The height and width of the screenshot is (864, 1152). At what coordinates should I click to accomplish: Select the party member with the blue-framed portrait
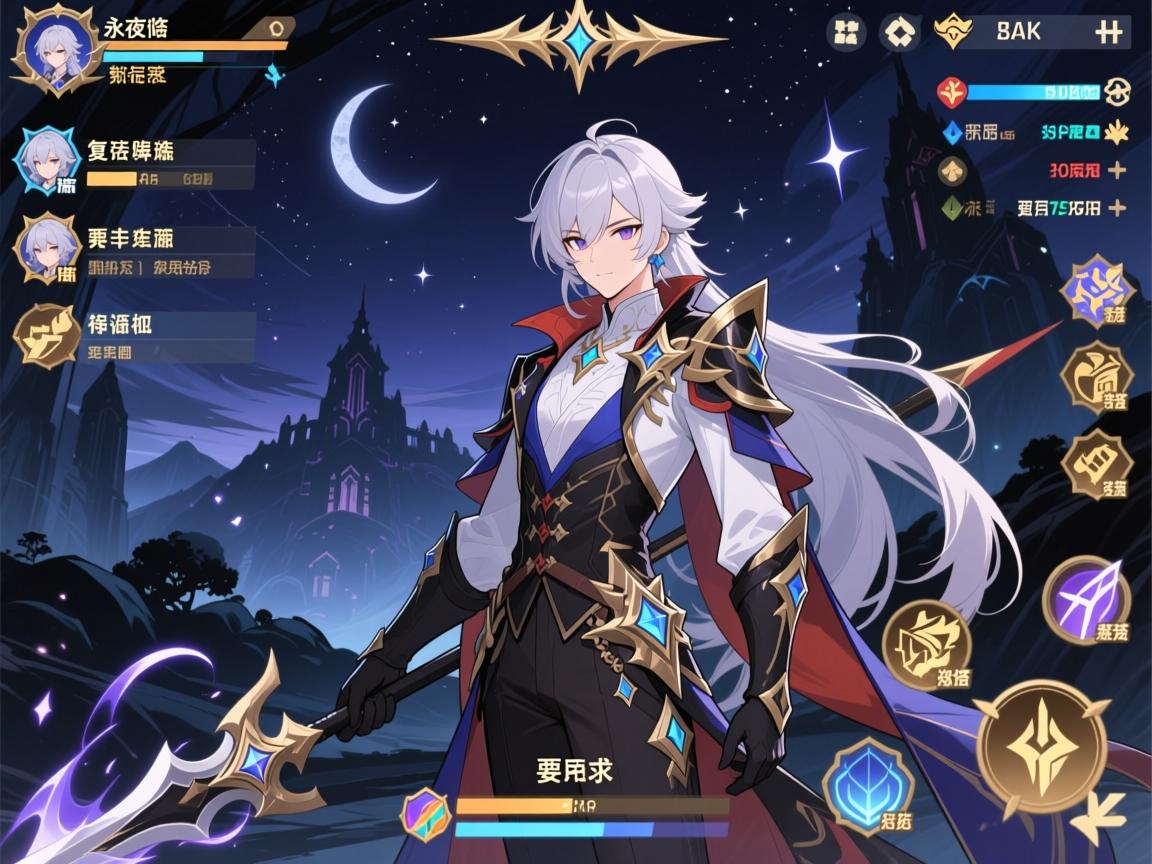click(47, 160)
